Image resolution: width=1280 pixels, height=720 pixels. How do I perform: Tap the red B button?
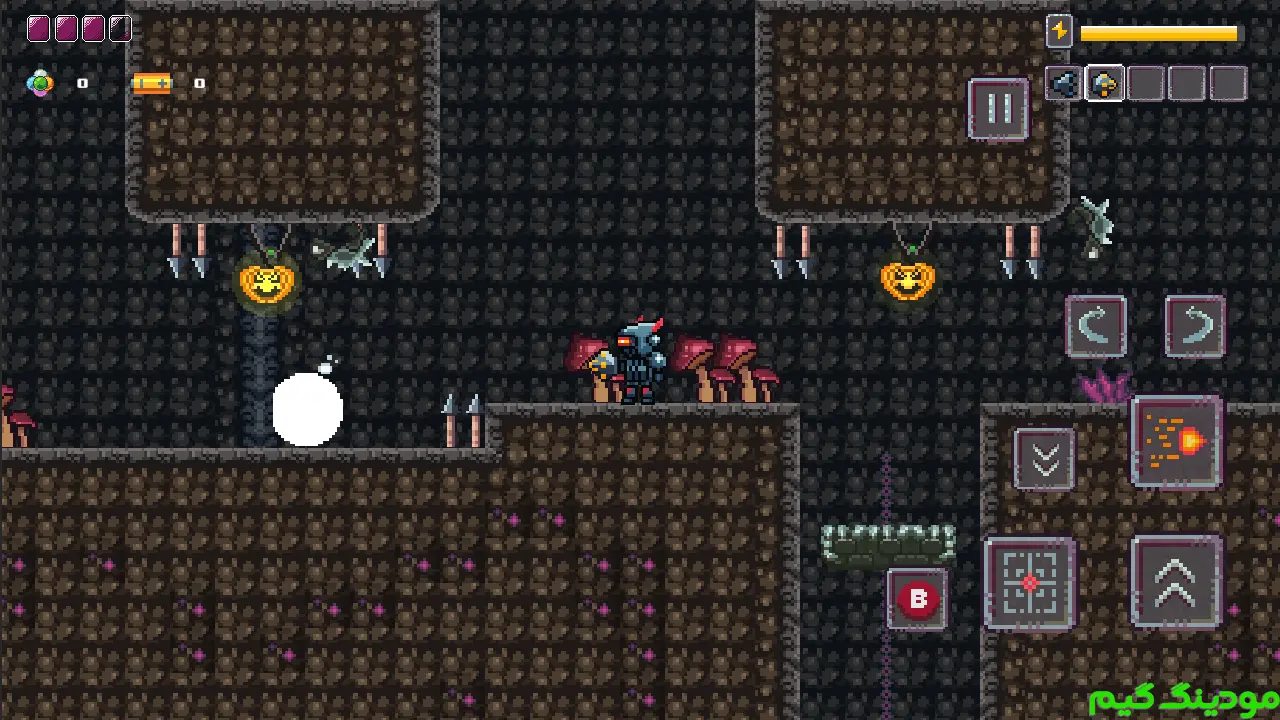[x=918, y=599]
